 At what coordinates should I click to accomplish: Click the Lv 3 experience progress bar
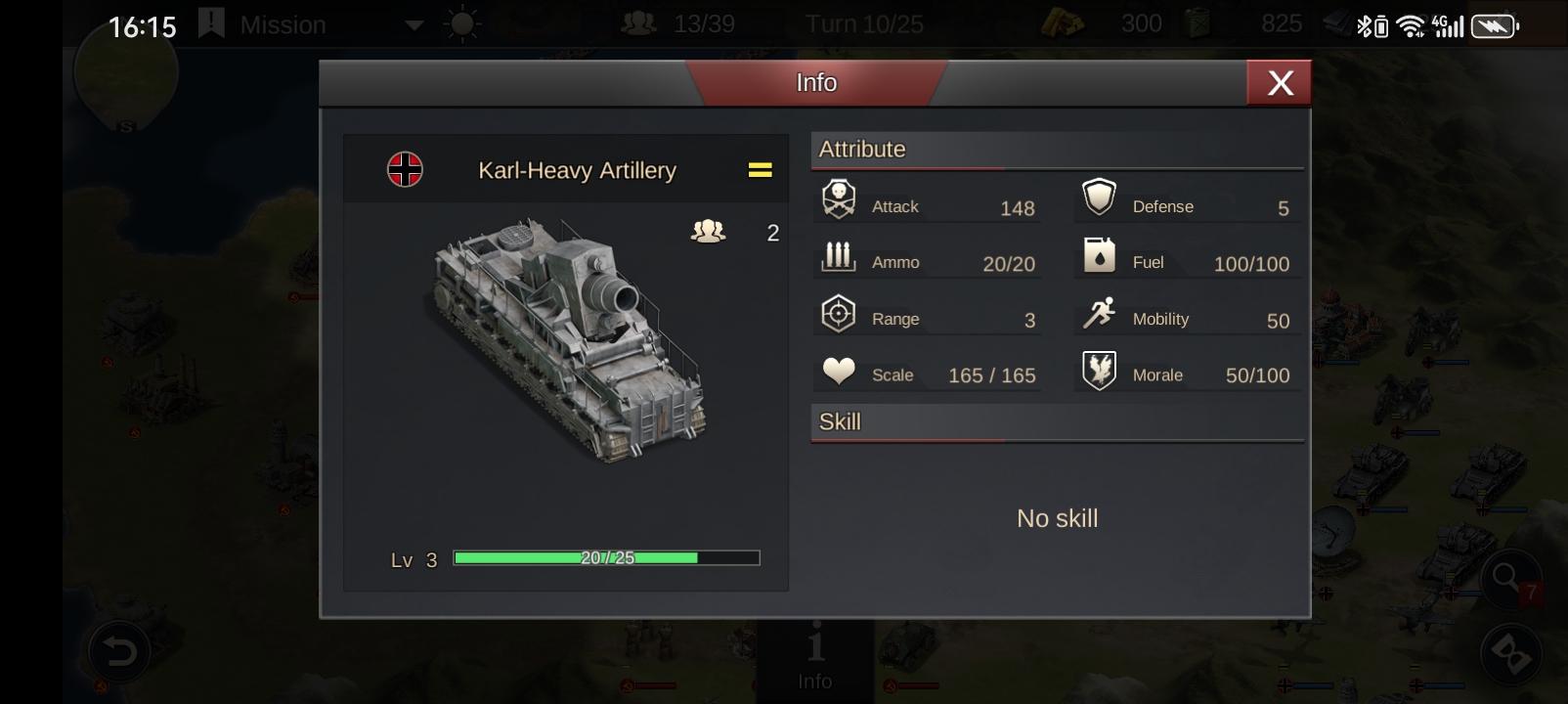point(606,557)
